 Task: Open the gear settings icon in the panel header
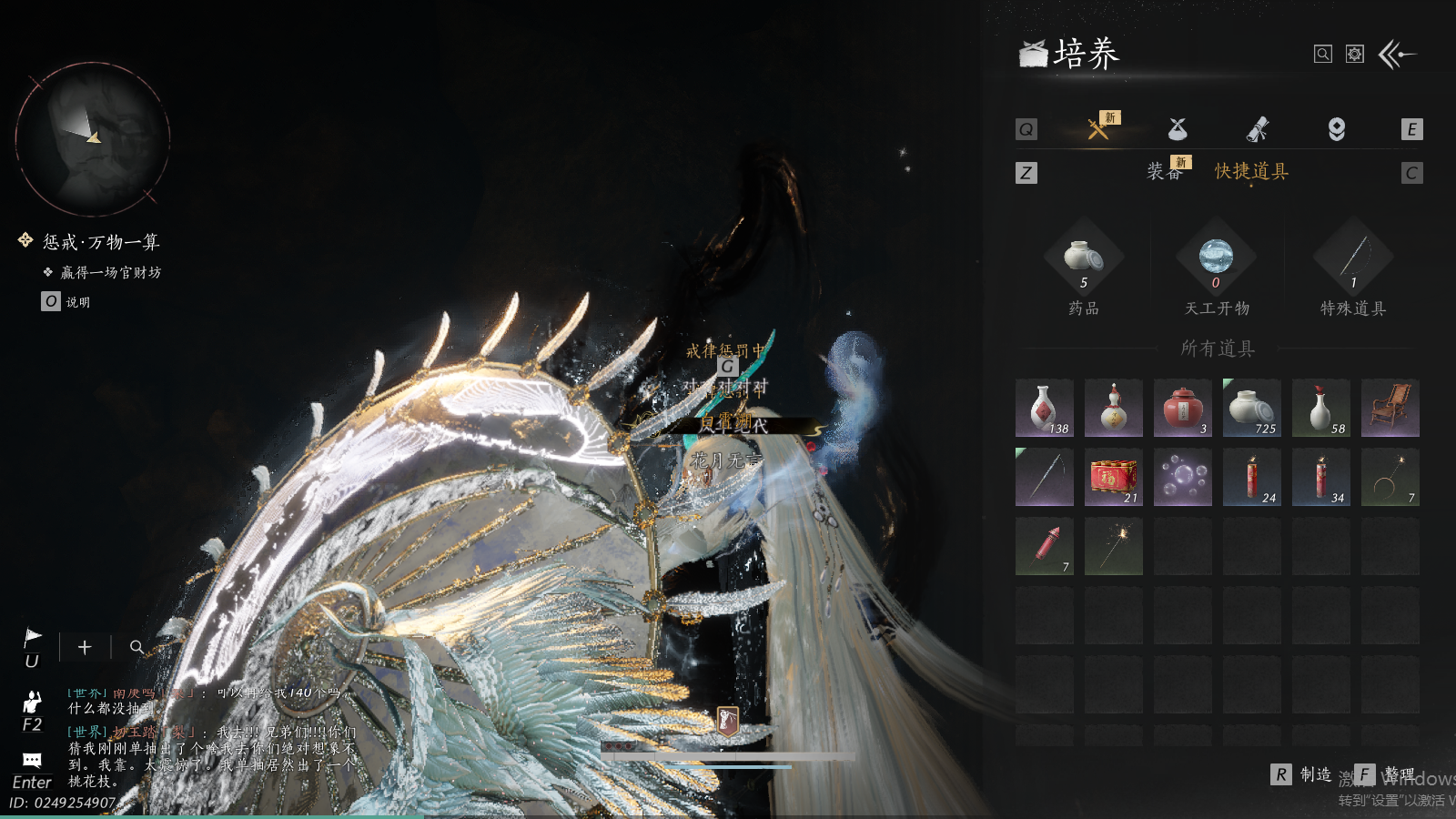coord(1355,55)
